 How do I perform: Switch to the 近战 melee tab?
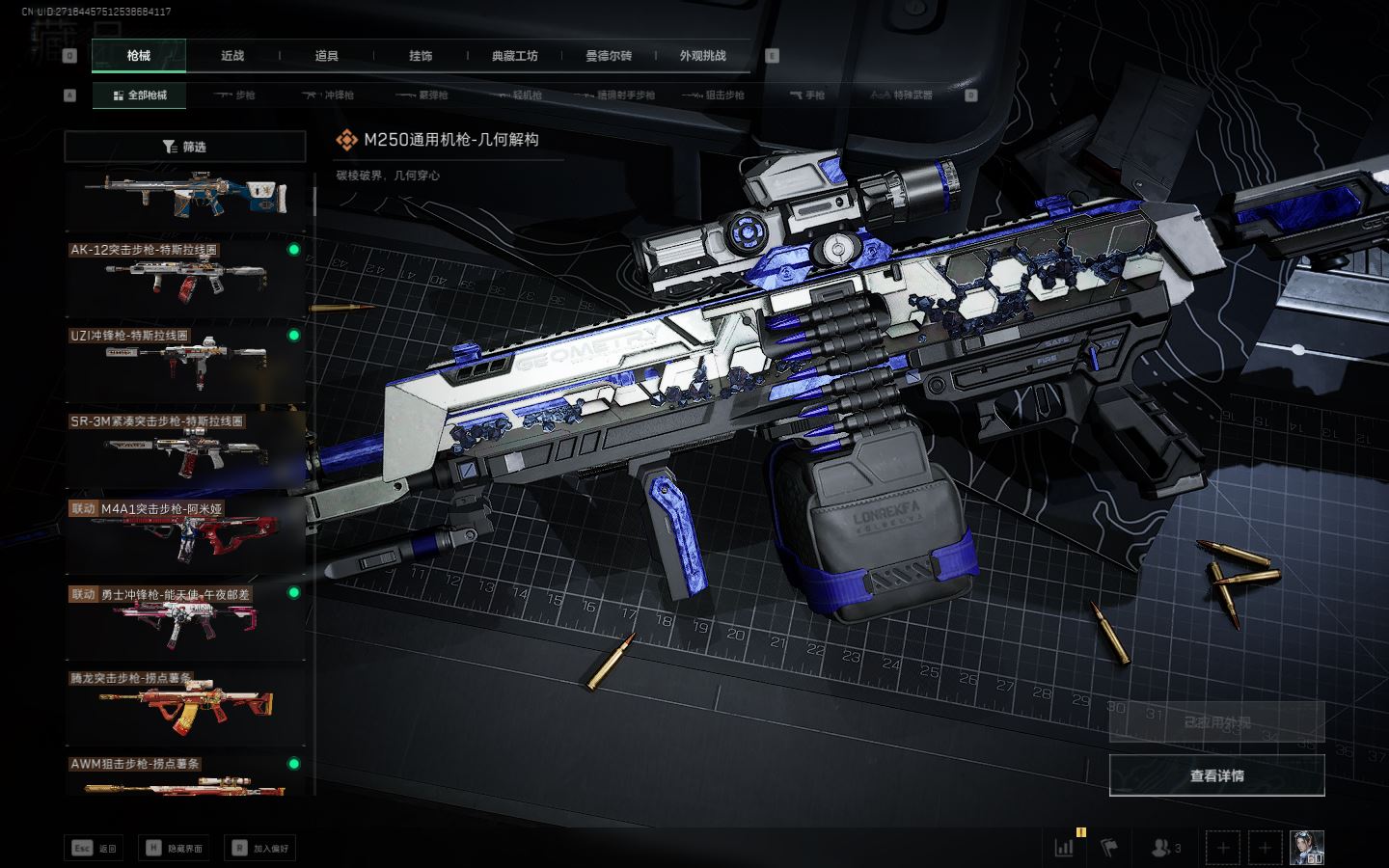point(232,56)
